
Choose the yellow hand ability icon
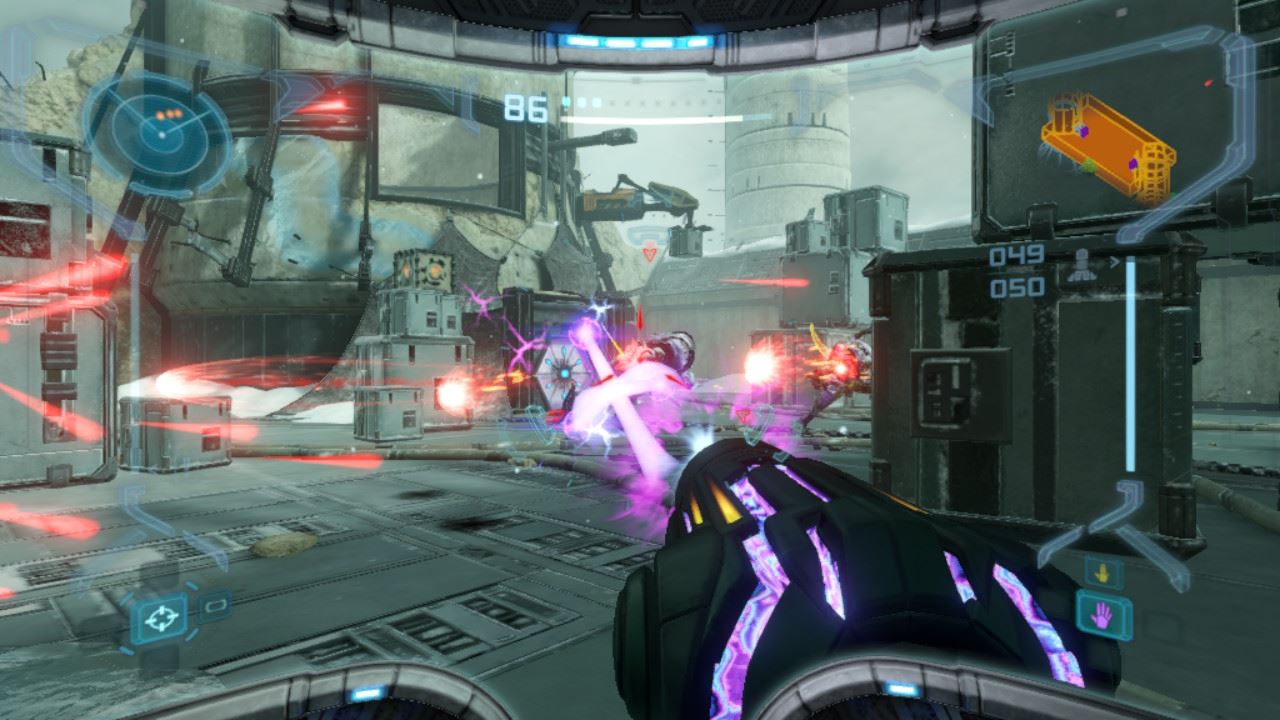(x=1103, y=573)
